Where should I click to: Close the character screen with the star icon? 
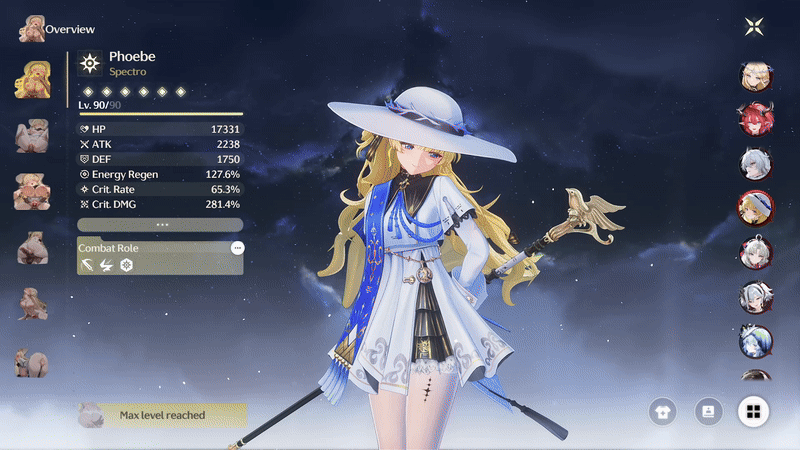point(753,27)
